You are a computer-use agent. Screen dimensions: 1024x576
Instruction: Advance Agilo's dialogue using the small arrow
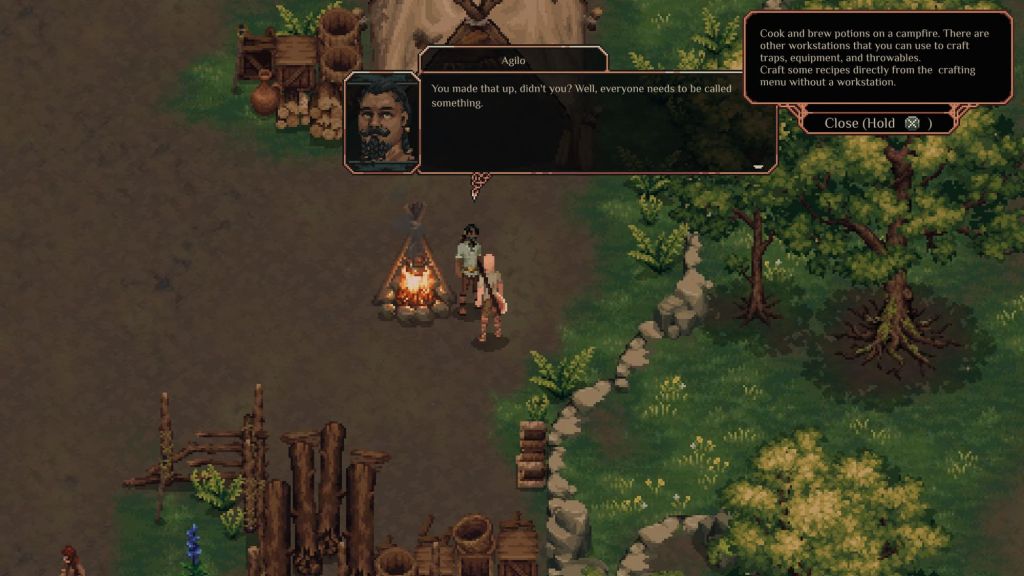coord(758,167)
